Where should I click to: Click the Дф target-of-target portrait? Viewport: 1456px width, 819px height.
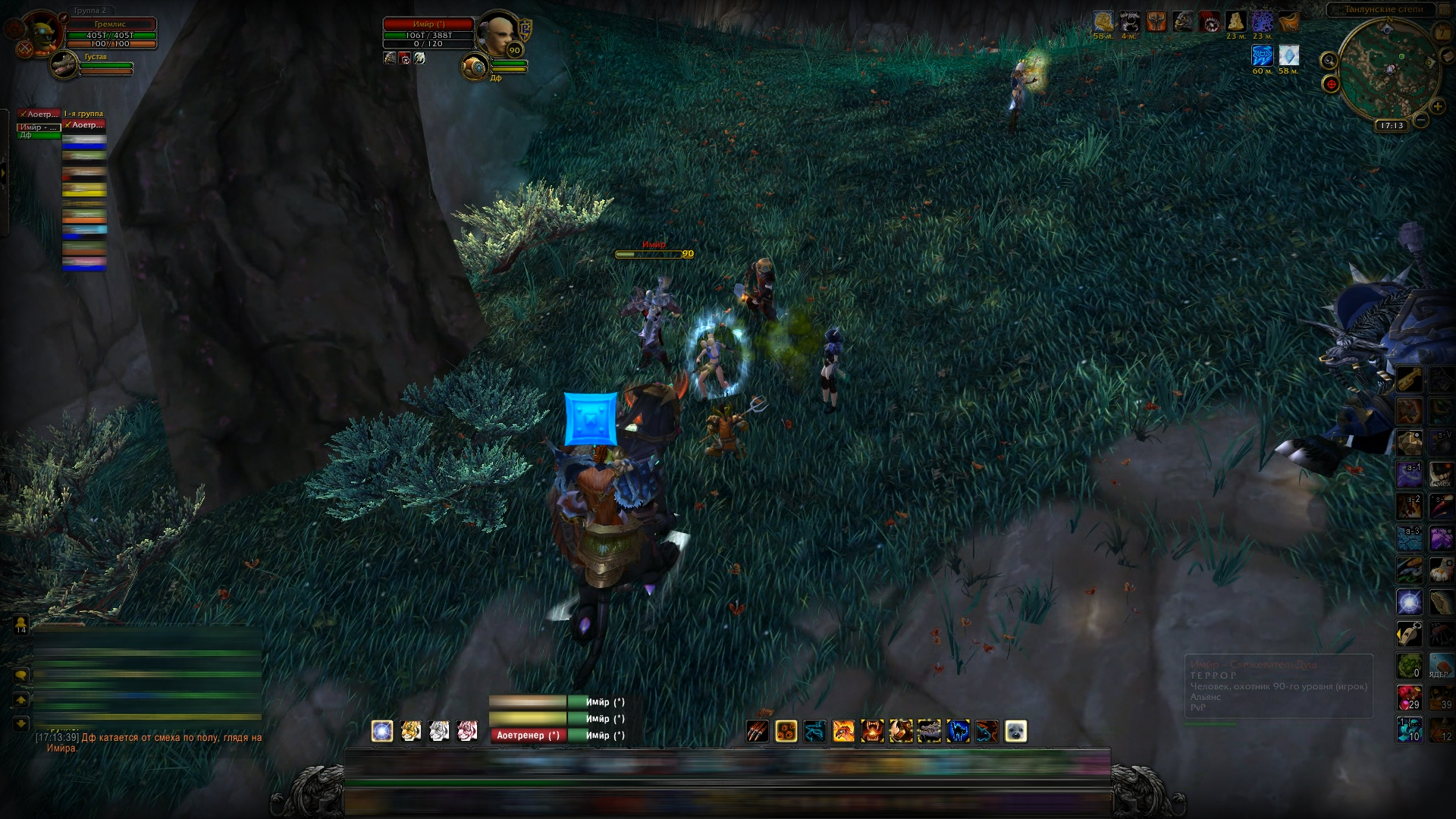point(475,68)
